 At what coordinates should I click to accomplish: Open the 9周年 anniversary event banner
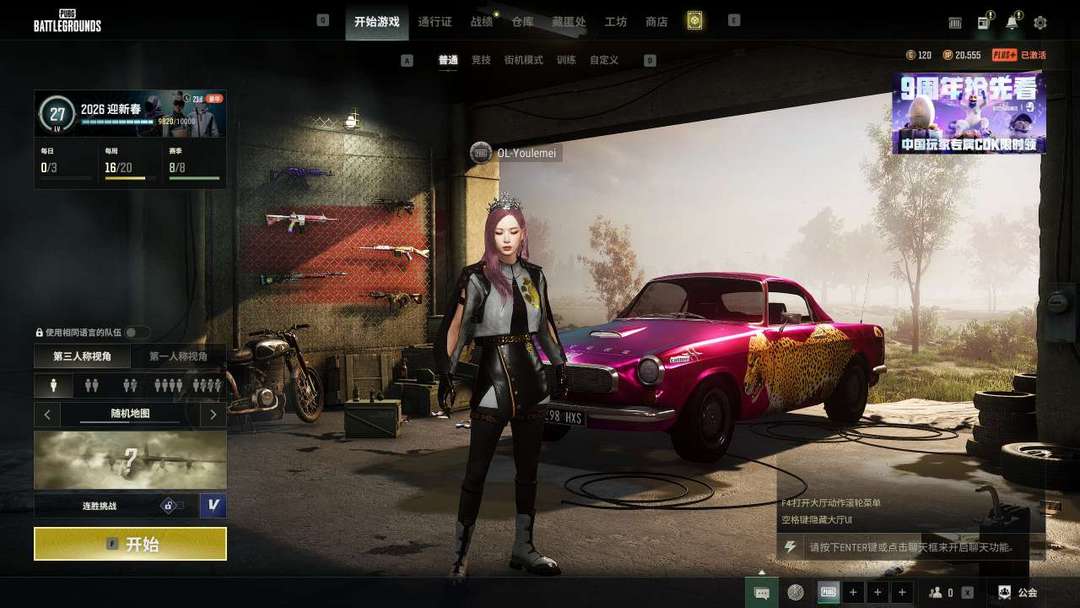(968, 112)
